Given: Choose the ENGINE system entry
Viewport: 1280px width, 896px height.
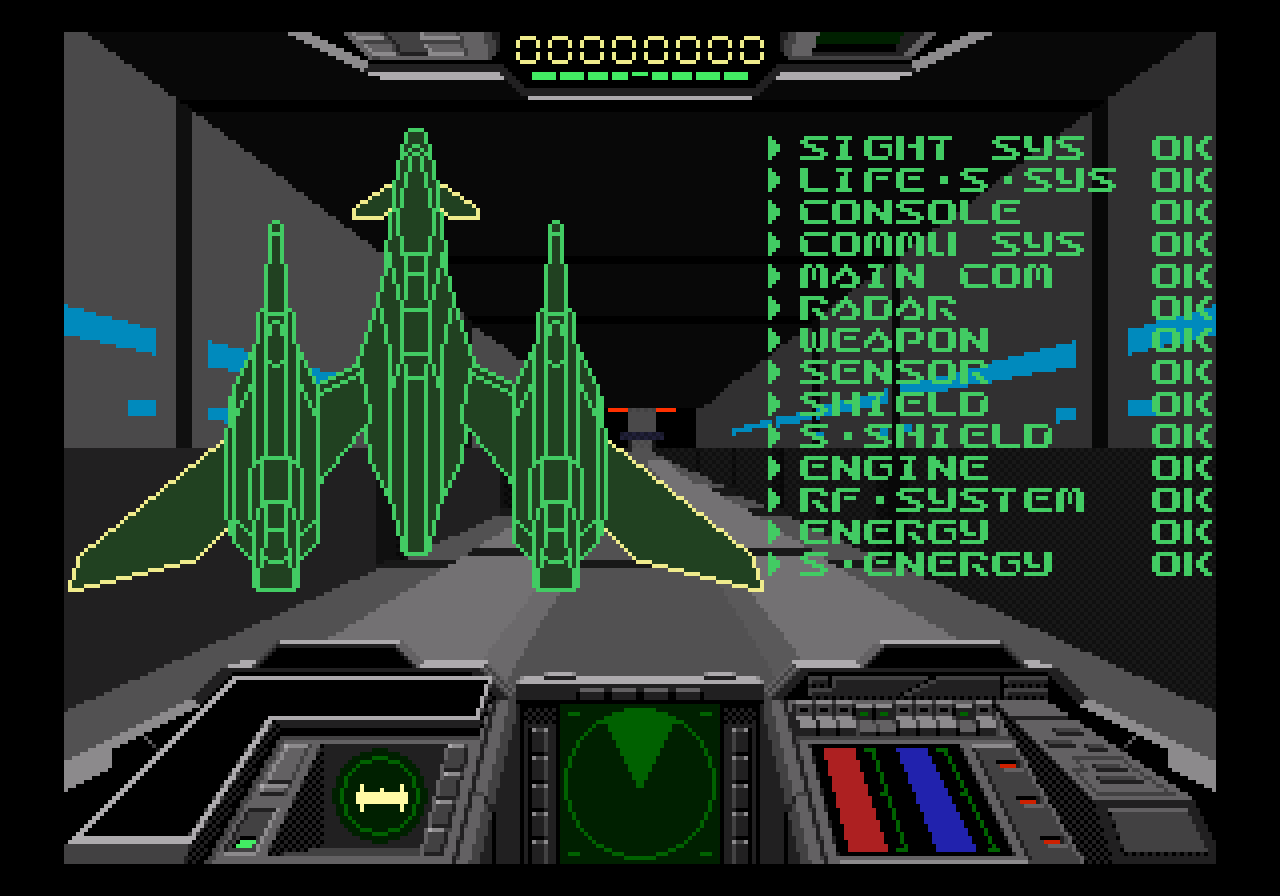Looking at the screenshot, I should pos(893,469).
